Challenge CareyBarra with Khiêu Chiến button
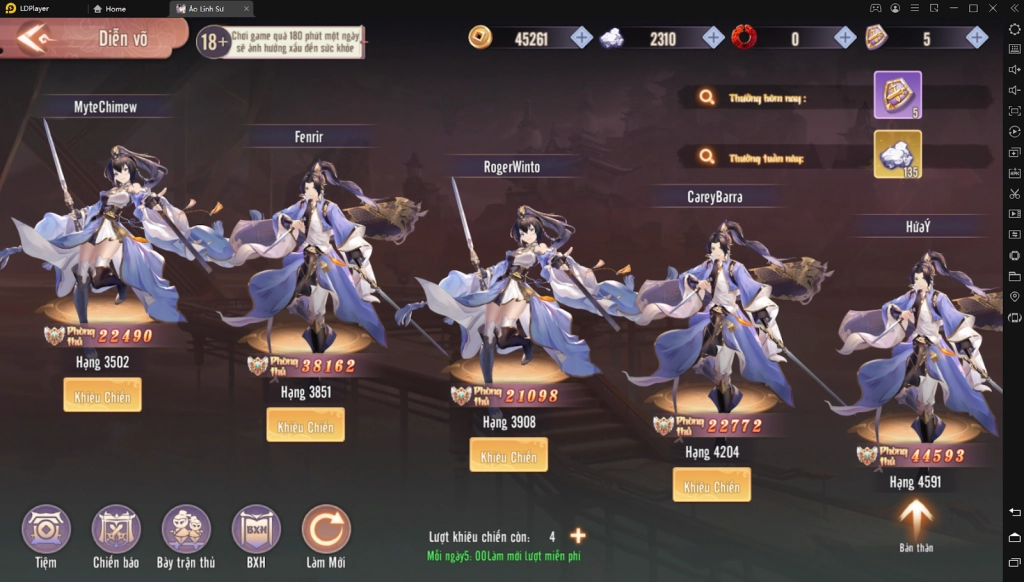This screenshot has width=1024, height=582. pyautogui.click(x=711, y=486)
